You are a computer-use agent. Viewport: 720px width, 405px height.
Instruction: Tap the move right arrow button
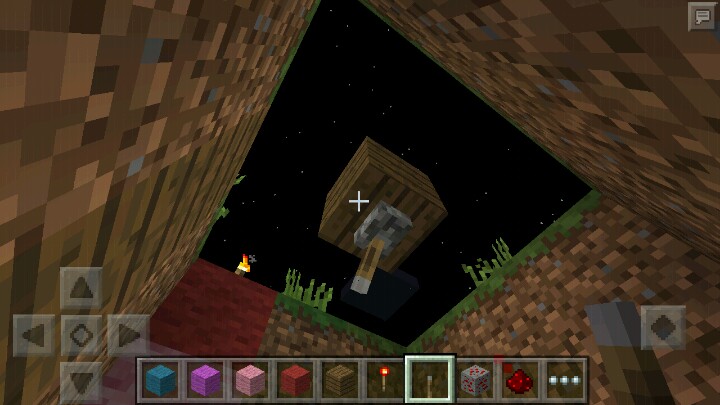pos(128,335)
